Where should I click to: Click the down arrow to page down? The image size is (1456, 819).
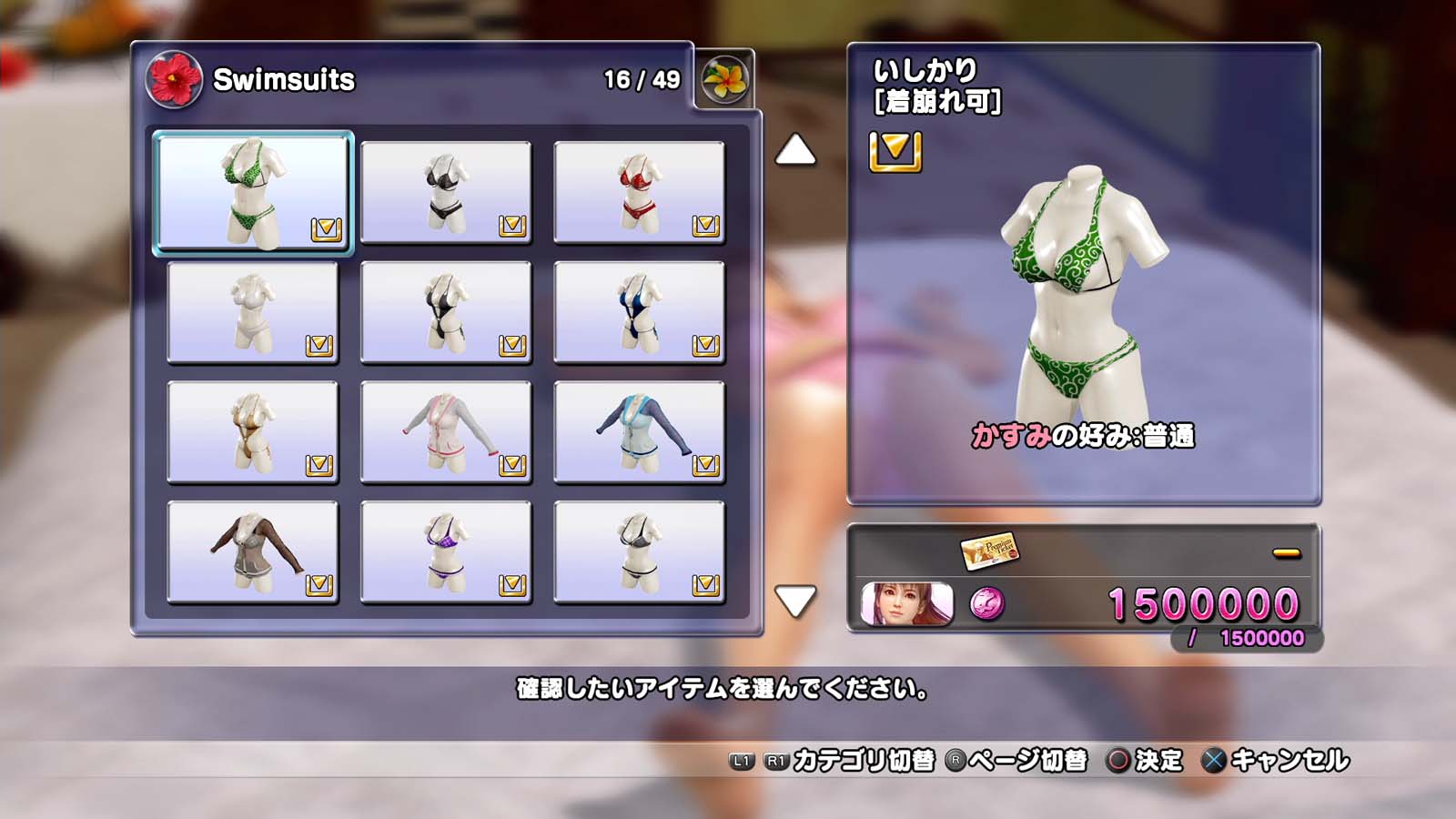[x=795, y=601]
